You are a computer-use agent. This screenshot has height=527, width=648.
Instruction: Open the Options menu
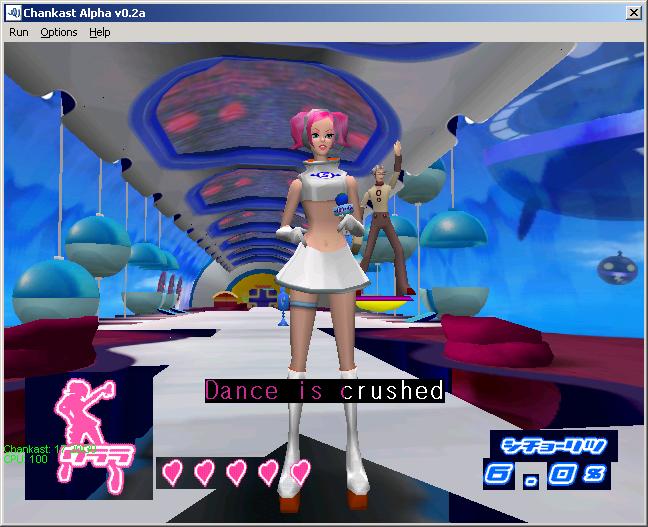pos(58,32)
